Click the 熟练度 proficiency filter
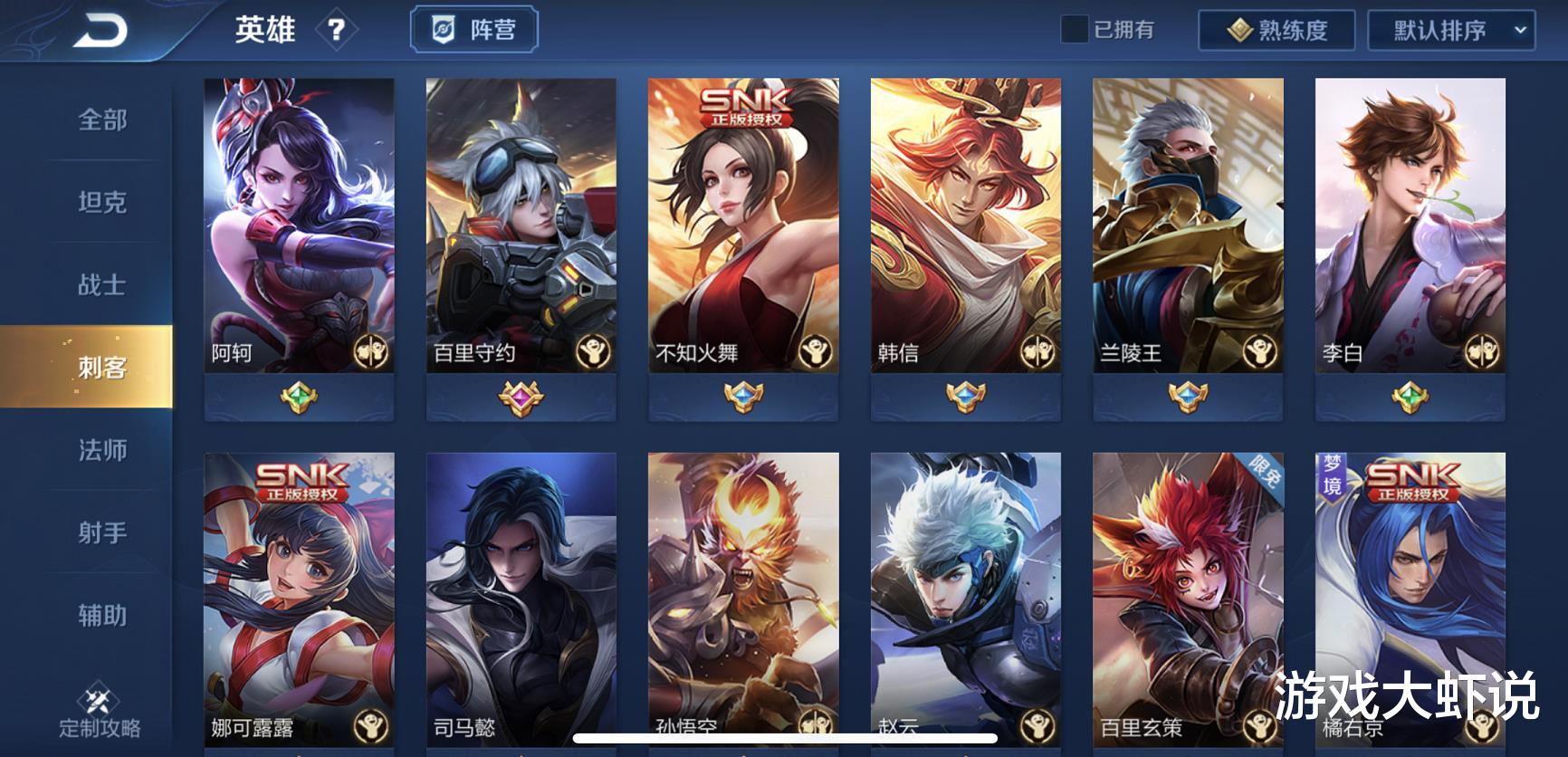Screen dimensions: 1568x757 tap(1277, 30)
